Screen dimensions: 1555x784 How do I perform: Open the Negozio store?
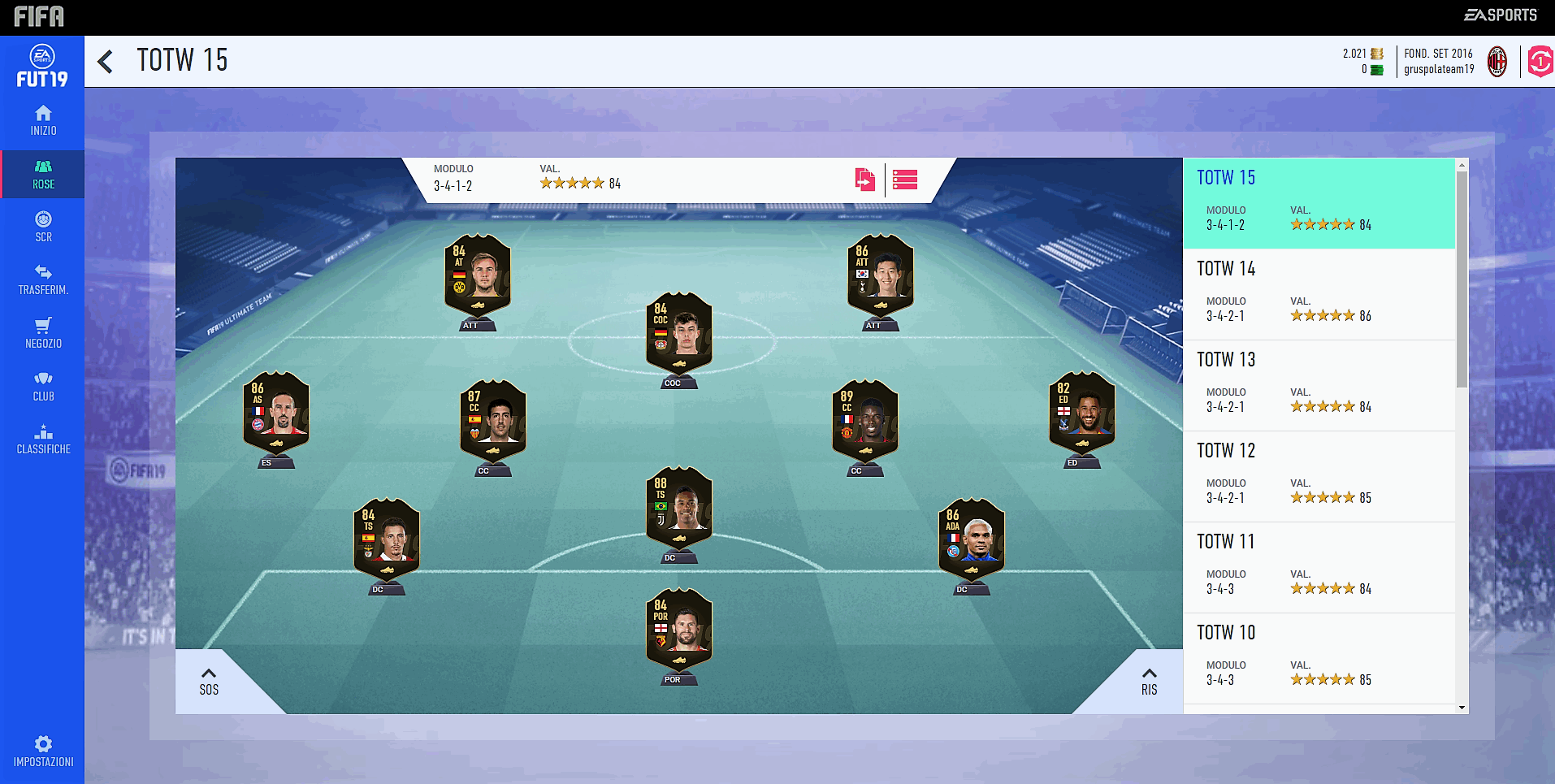click(43, 333)
